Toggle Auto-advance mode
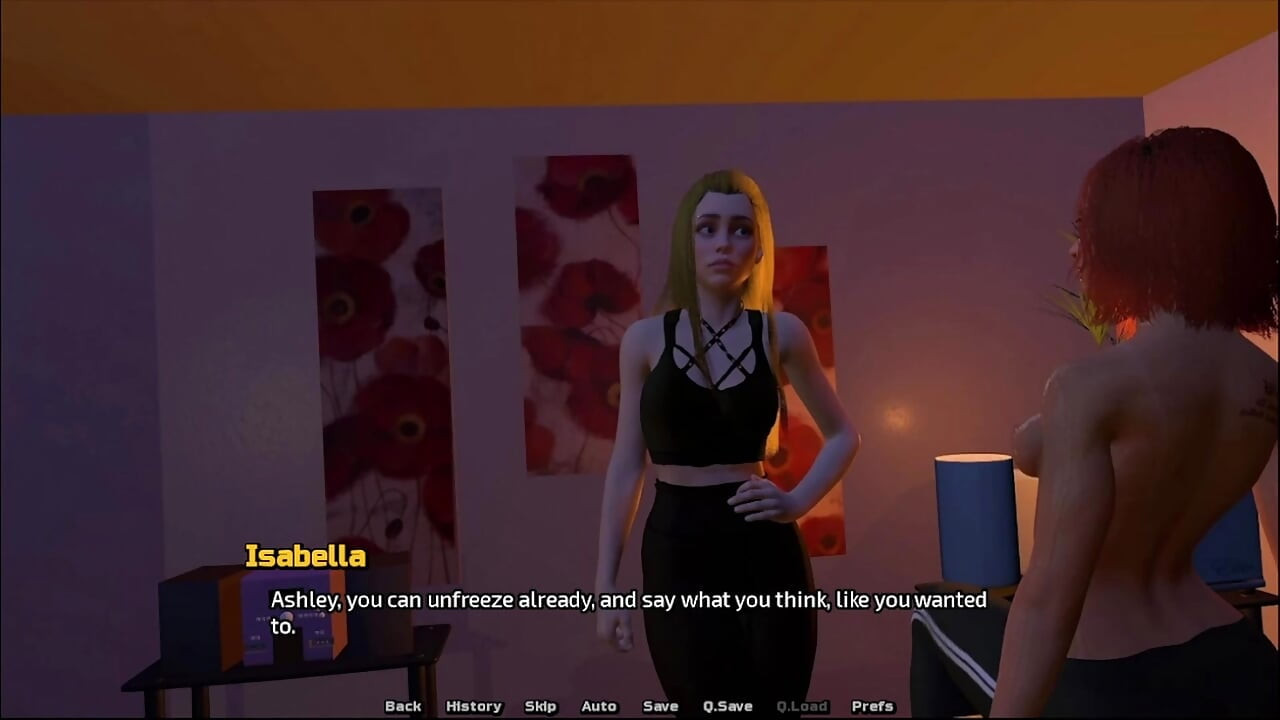Viewport: 1280px width, 720px height. click(597, 706)
